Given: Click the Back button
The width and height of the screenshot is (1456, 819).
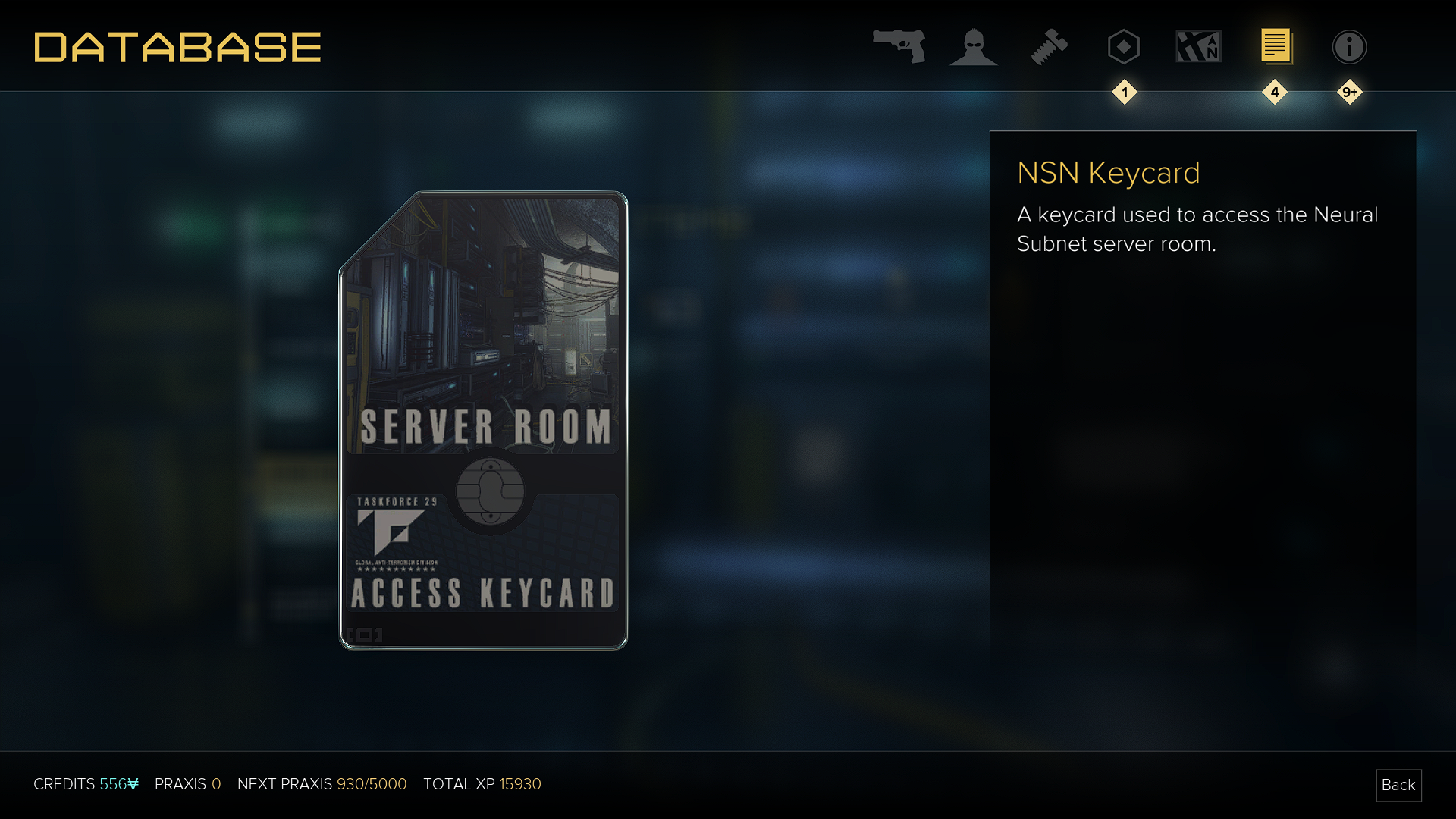Looking at the screenshot, I should click(1398, 785).
